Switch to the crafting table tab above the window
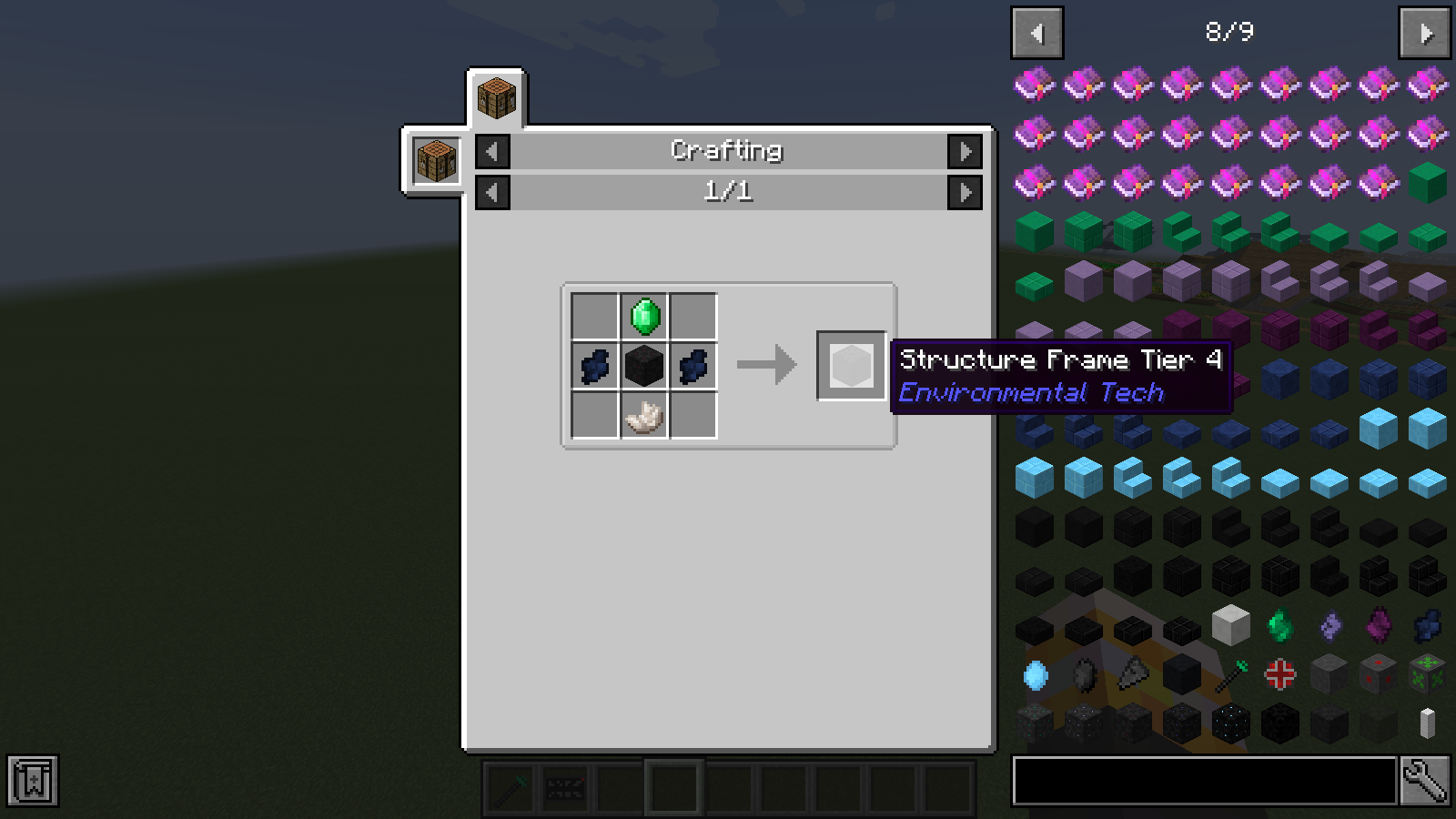Screen dimensions: 1456x819 pyautogui.click(x=496, y=98)
